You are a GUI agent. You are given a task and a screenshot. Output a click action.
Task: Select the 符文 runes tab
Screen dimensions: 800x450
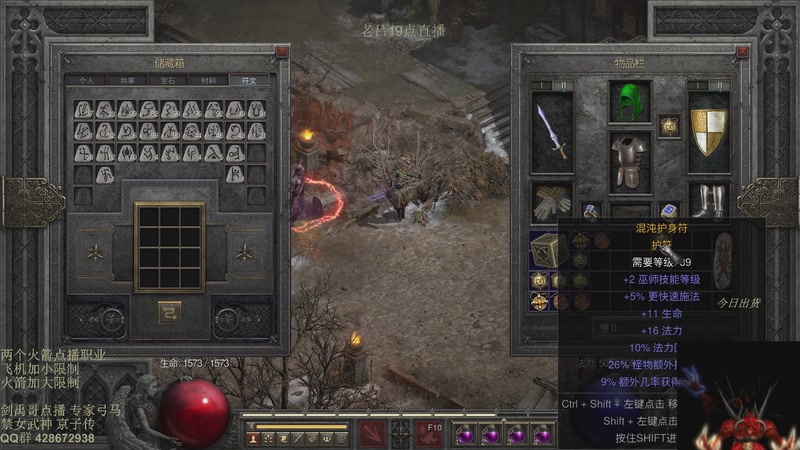(x=249, y=80)
